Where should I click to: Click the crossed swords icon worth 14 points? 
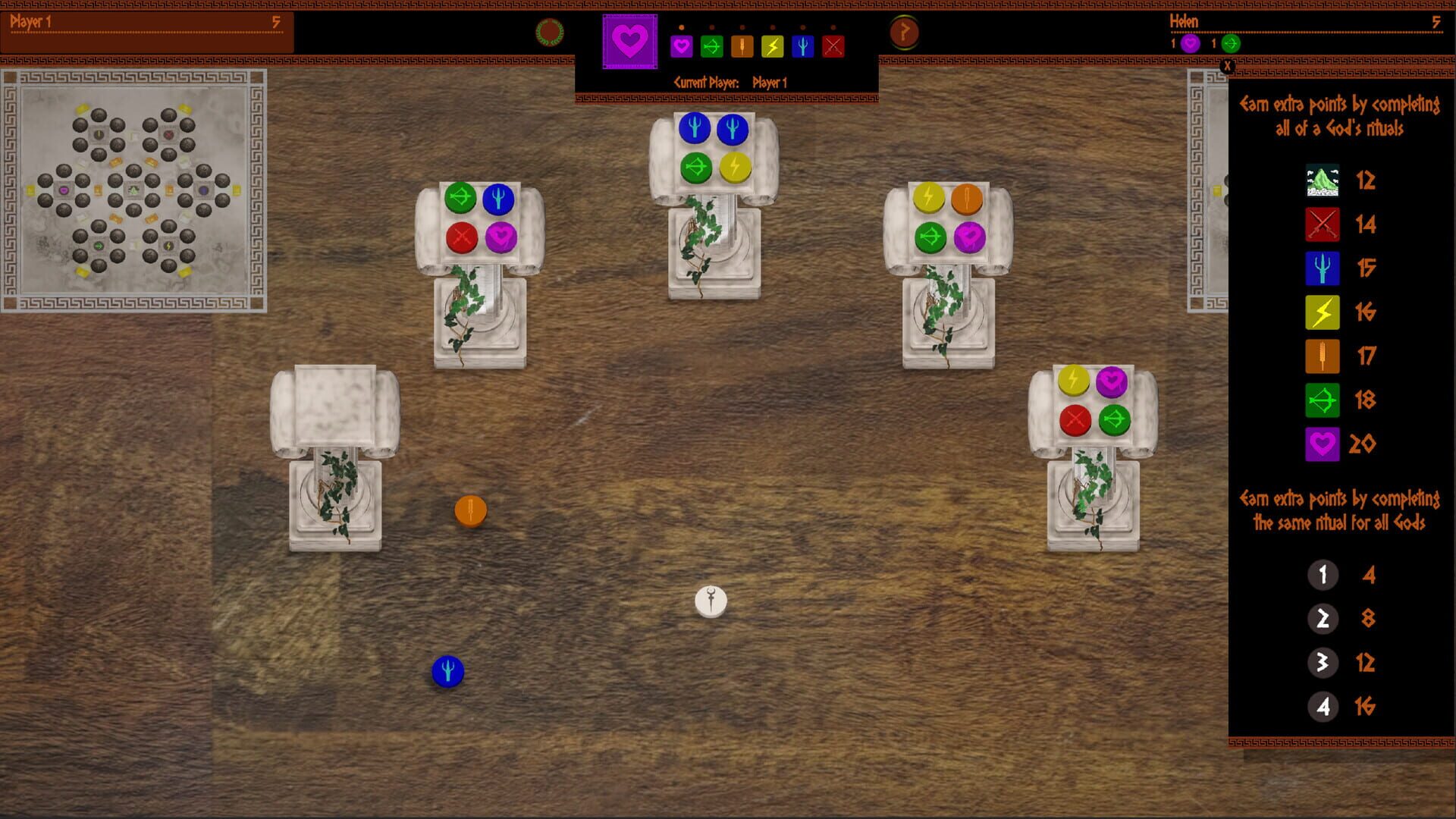1322,224
